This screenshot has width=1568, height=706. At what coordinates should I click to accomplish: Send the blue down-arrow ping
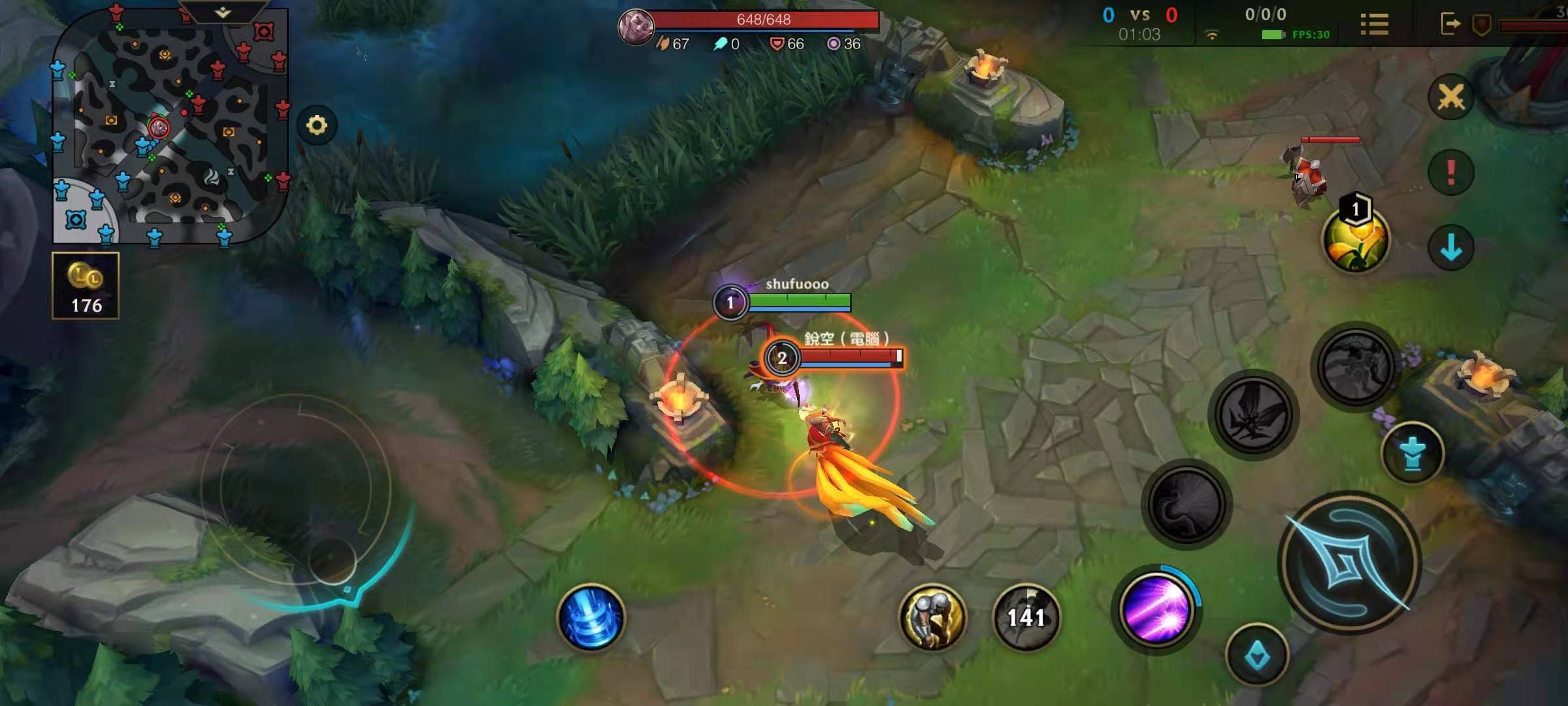[1450, 248]
